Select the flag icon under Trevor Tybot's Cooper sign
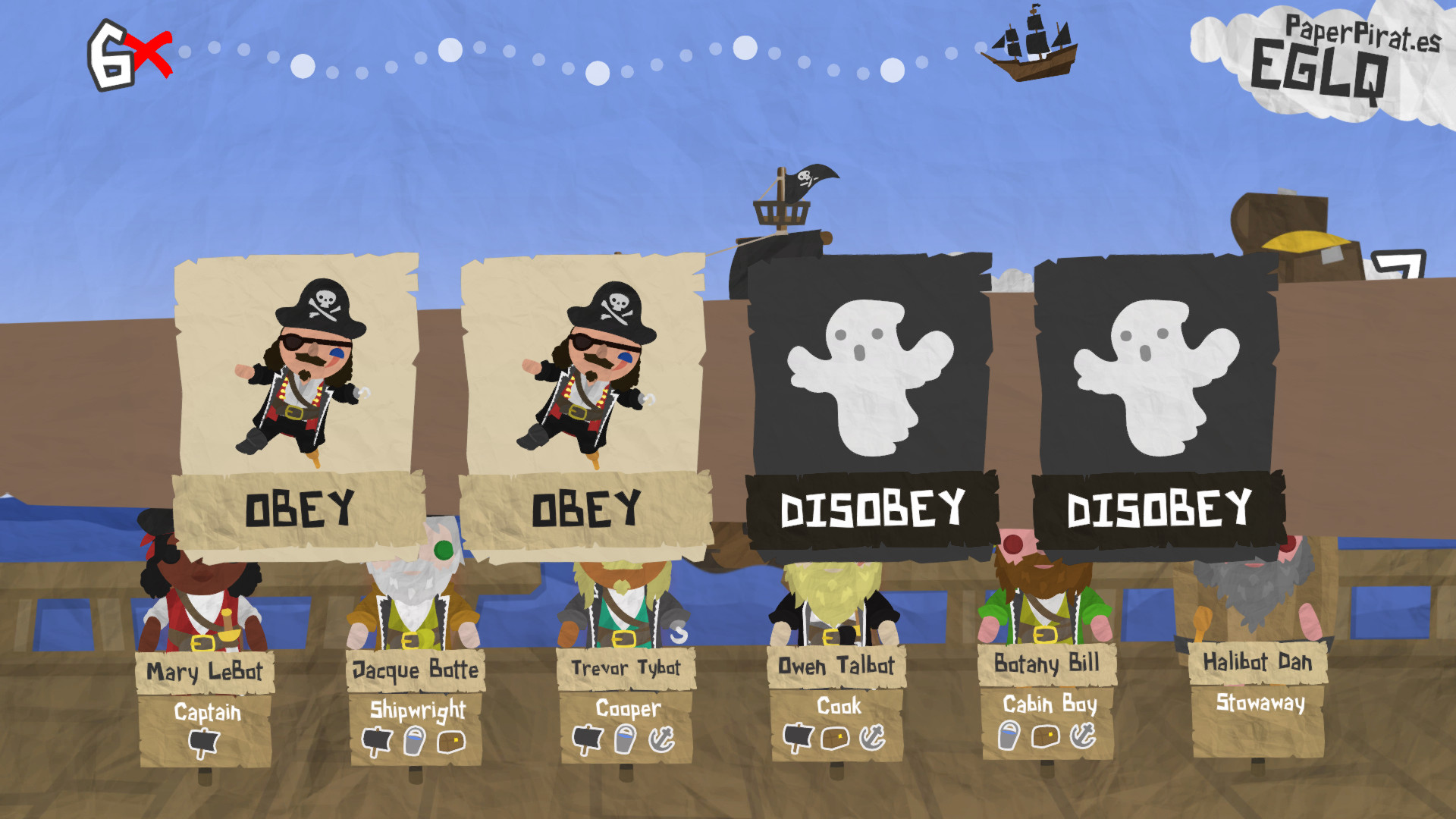1456x819 pixels. pyautogui.click(x=588, y=737)
